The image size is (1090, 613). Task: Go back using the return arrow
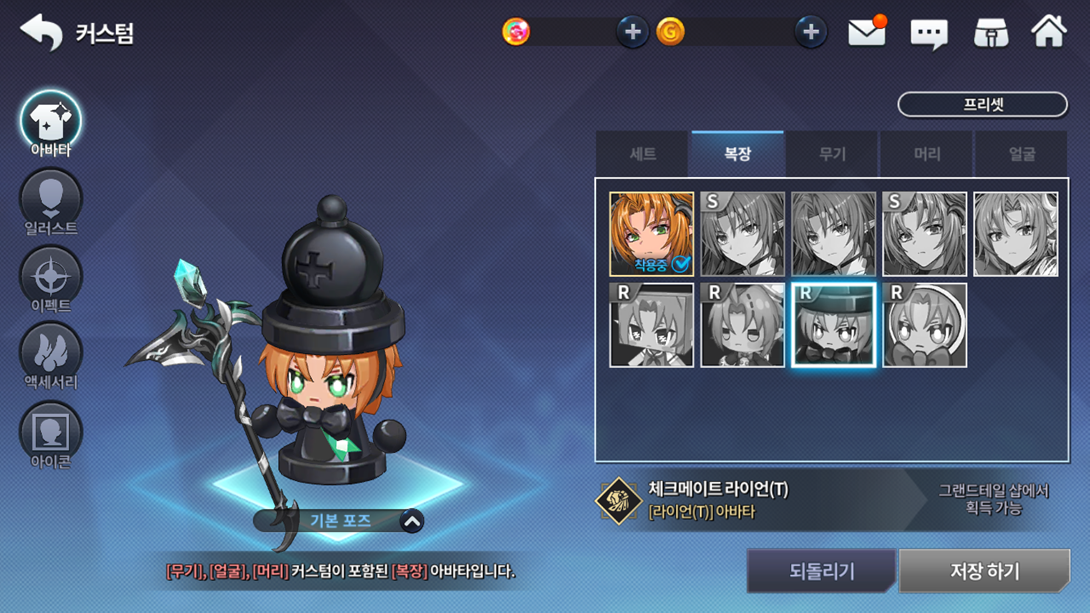[41, 33]
